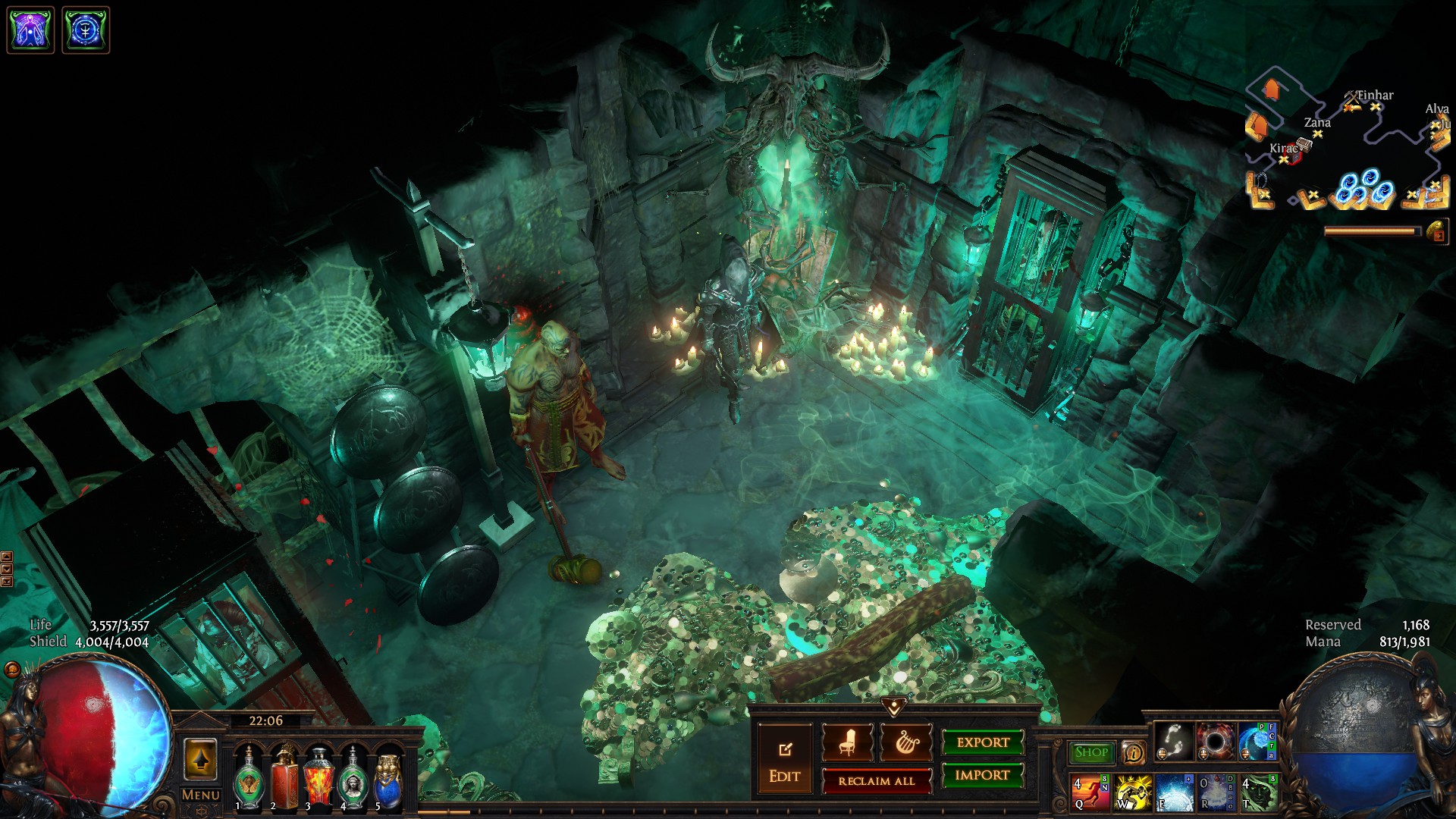Open the chair decorations button
This screenshot has height=819, width=1456.
pos(847,742)
